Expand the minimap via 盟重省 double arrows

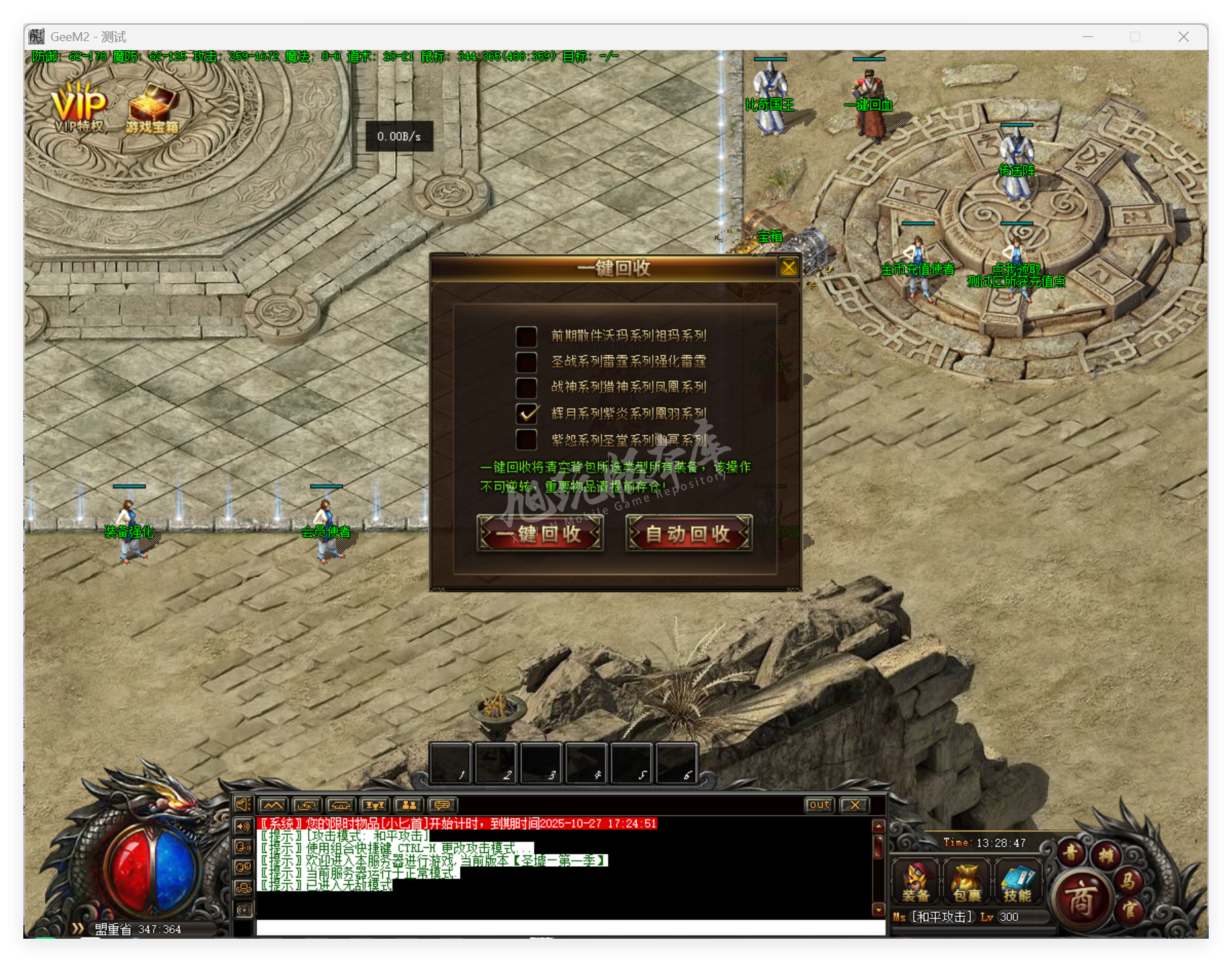click(x=77, y=929)
